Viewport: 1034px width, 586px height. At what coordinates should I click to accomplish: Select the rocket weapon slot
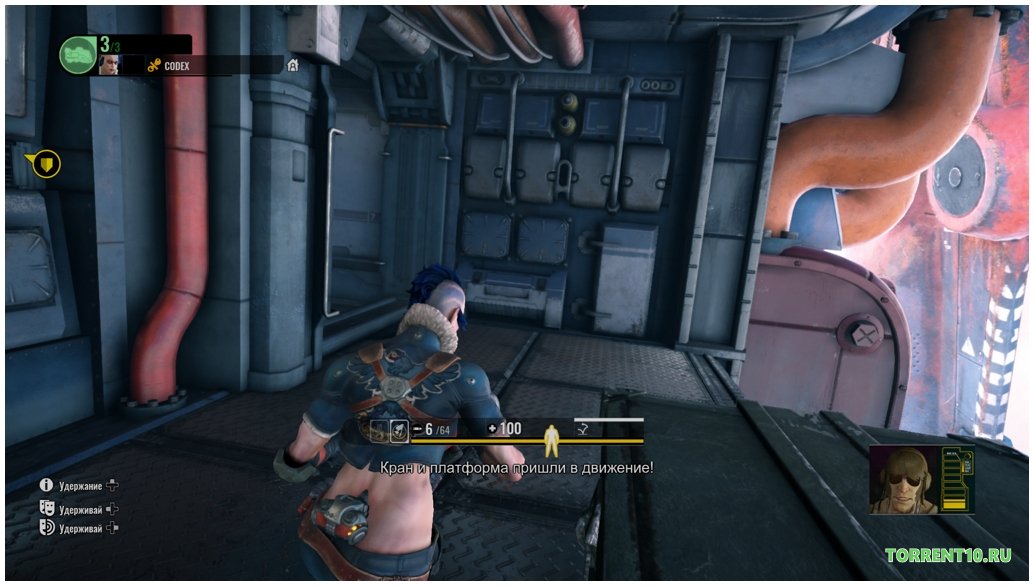(398, 429)
